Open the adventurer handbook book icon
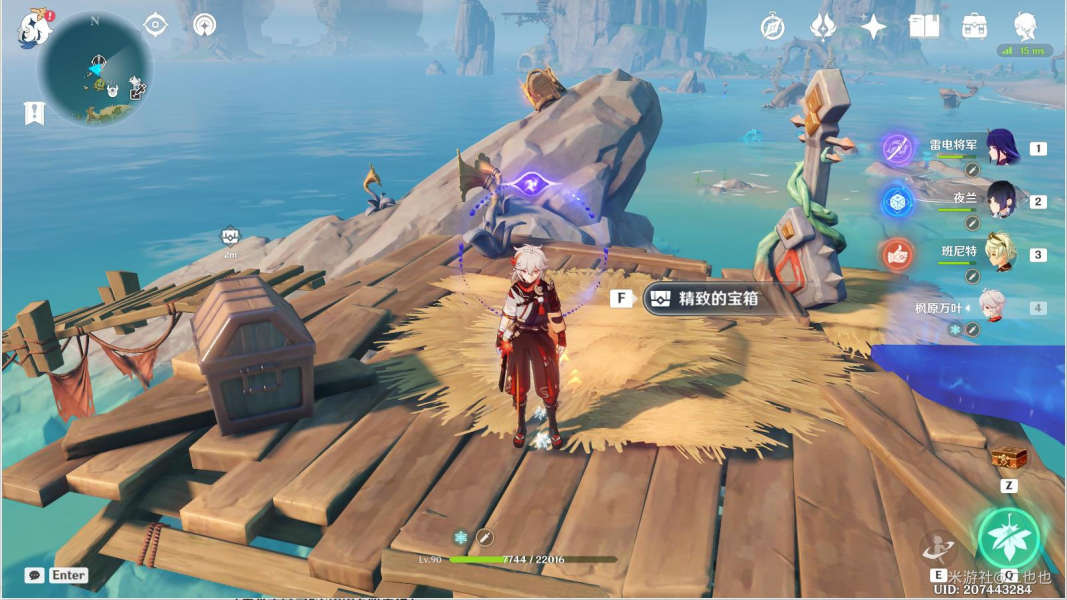This screenshot has width=1067, height=600. (924, 27)
